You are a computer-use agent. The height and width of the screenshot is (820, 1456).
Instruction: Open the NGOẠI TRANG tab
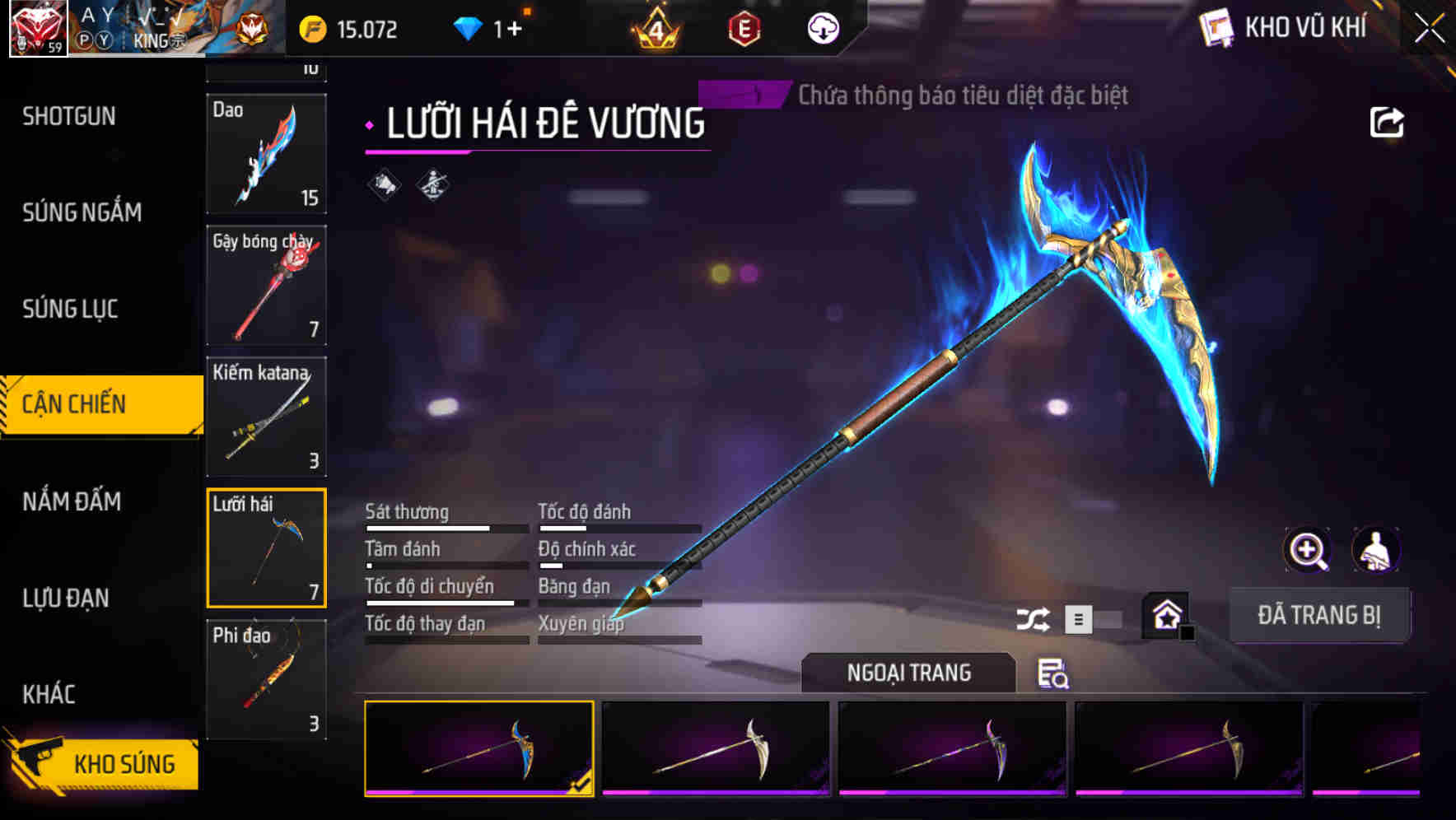(x=910, y=672)
